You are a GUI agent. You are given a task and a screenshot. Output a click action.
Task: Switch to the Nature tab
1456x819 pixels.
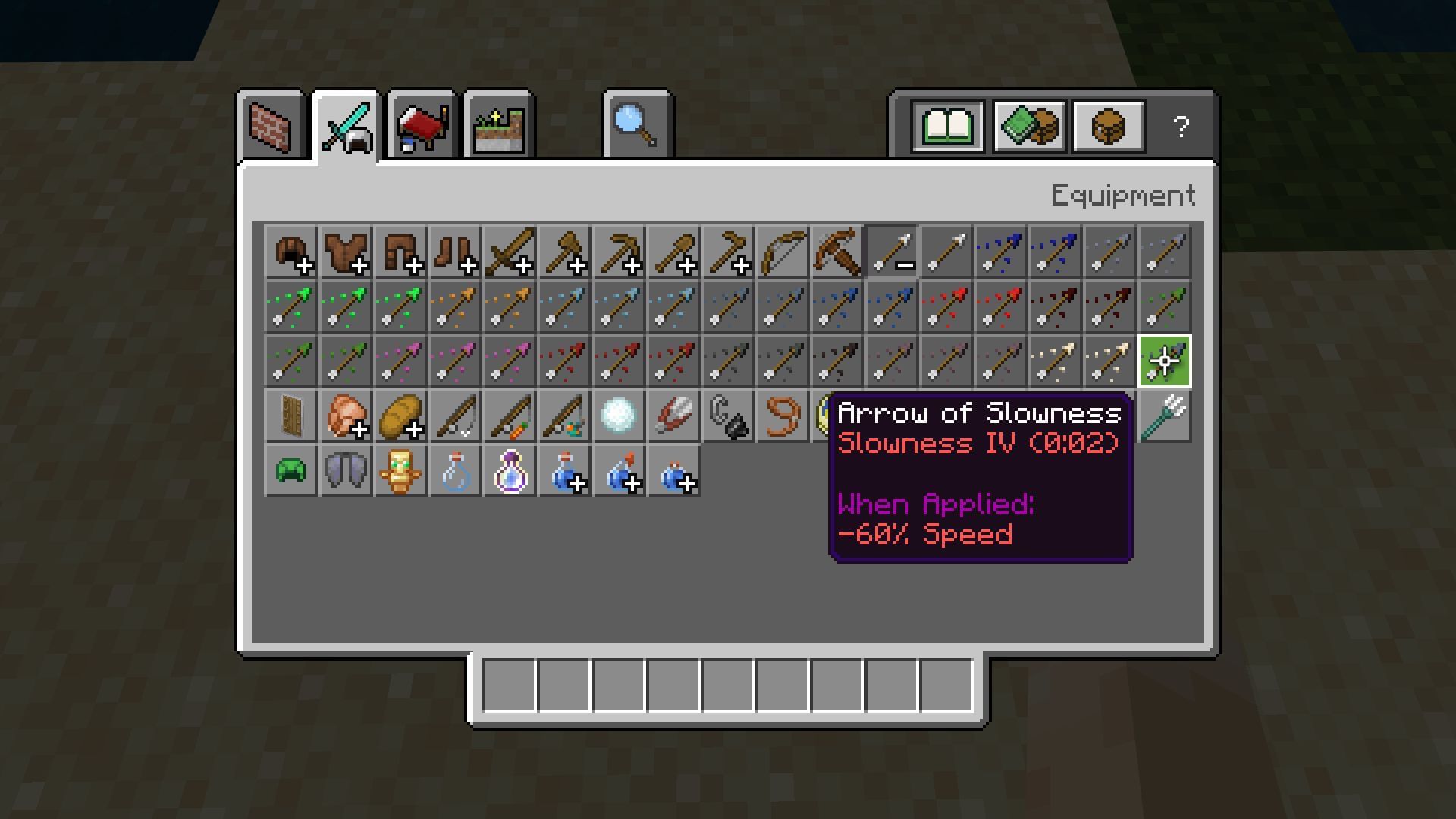click(498, 127)
